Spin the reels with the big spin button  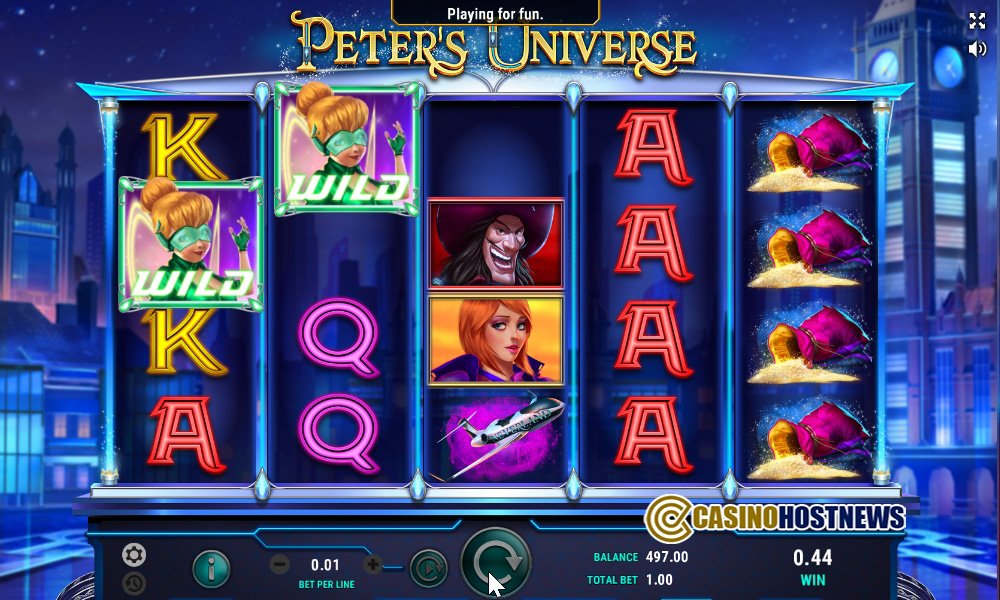pyautogui.click(x=495, y=564)
